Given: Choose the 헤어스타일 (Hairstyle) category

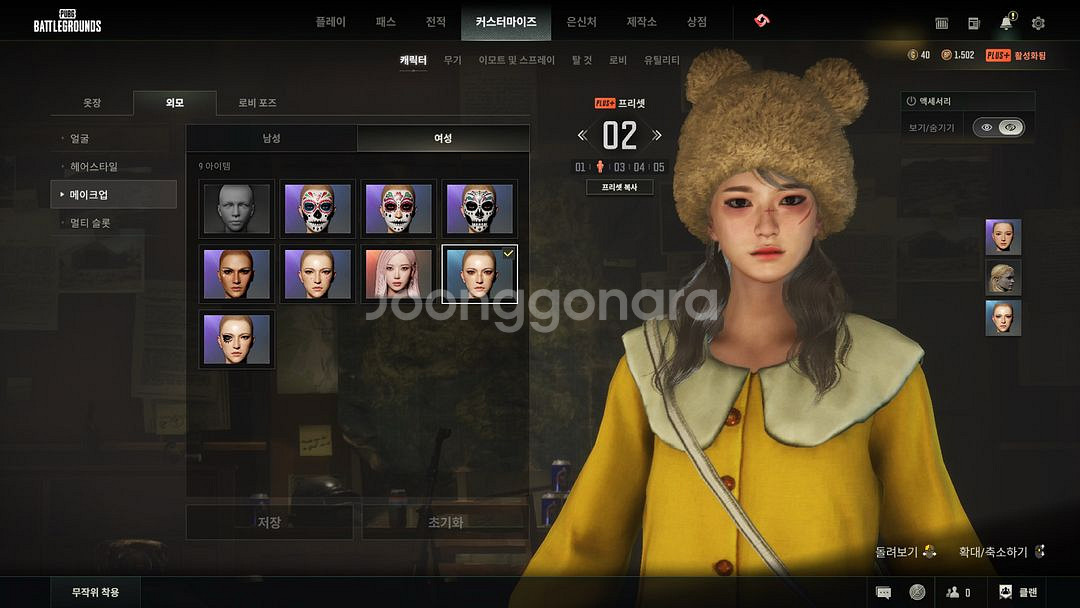Looking at the screenshot, I should pos(94,167).
